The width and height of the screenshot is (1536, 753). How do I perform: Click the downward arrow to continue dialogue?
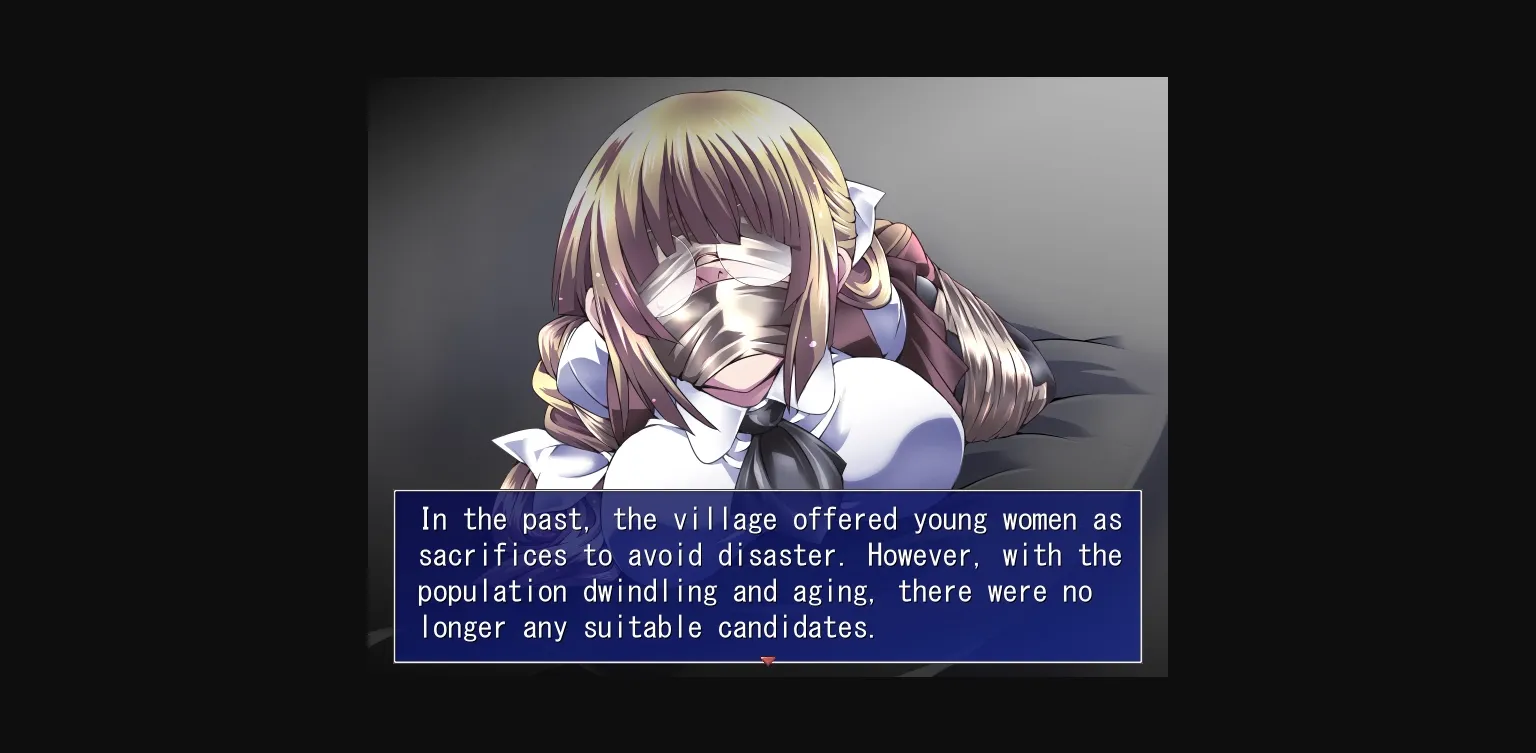pyautogui.click(x=768, y=662)
